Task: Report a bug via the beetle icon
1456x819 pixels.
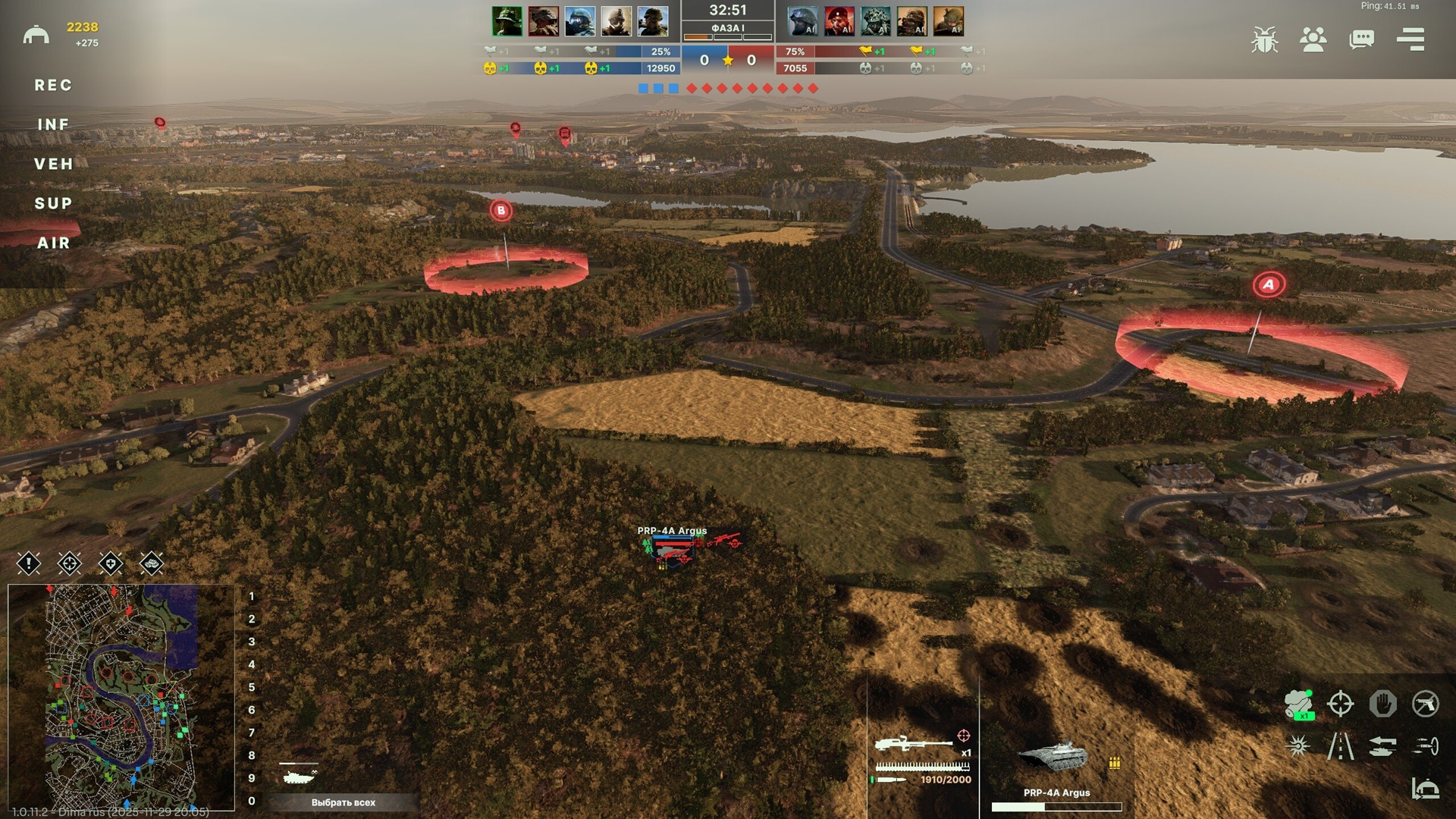Action: tap(1264, 39)
